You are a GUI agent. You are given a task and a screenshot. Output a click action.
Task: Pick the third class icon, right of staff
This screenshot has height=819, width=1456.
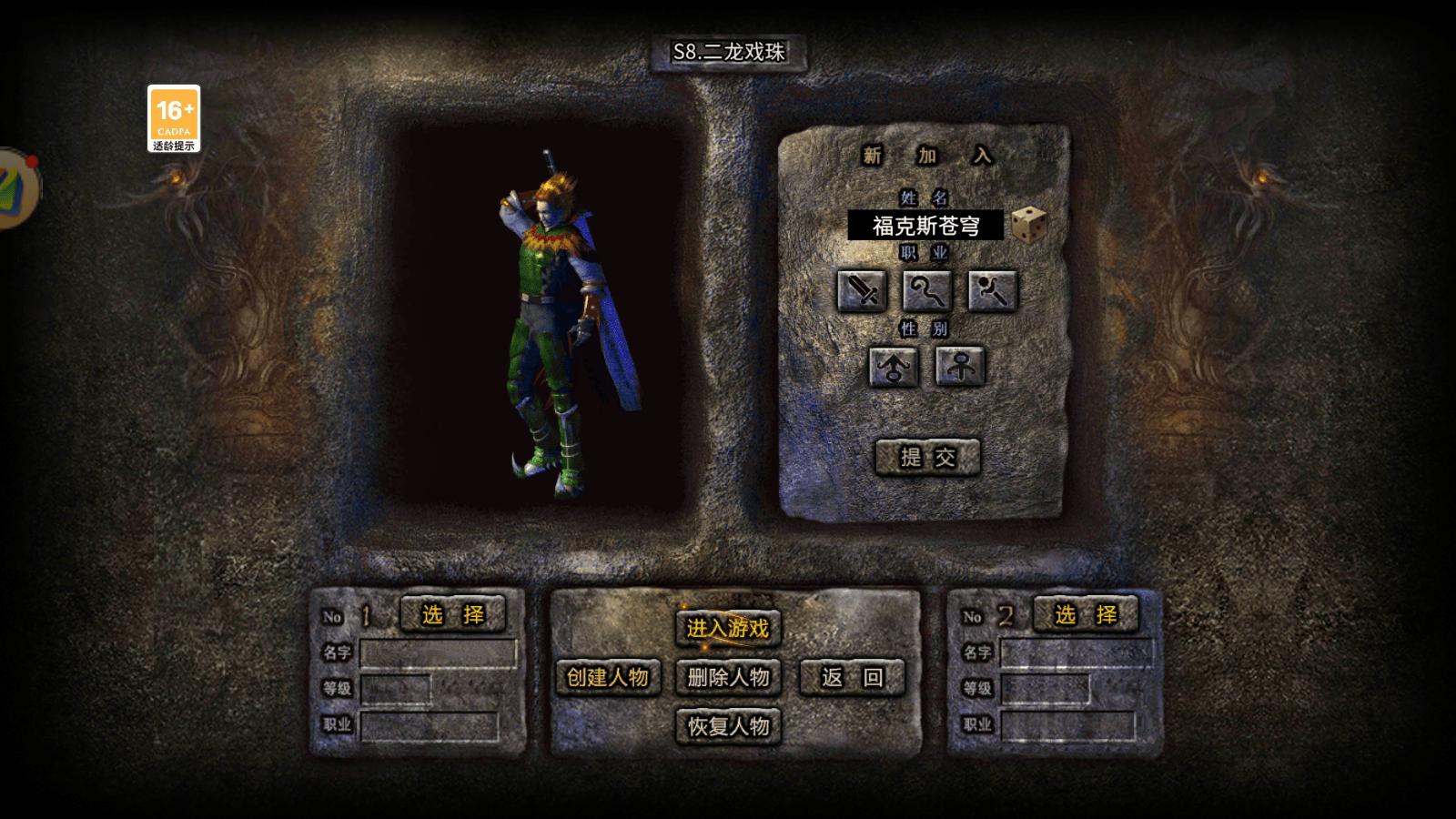[x=992, y=291]
